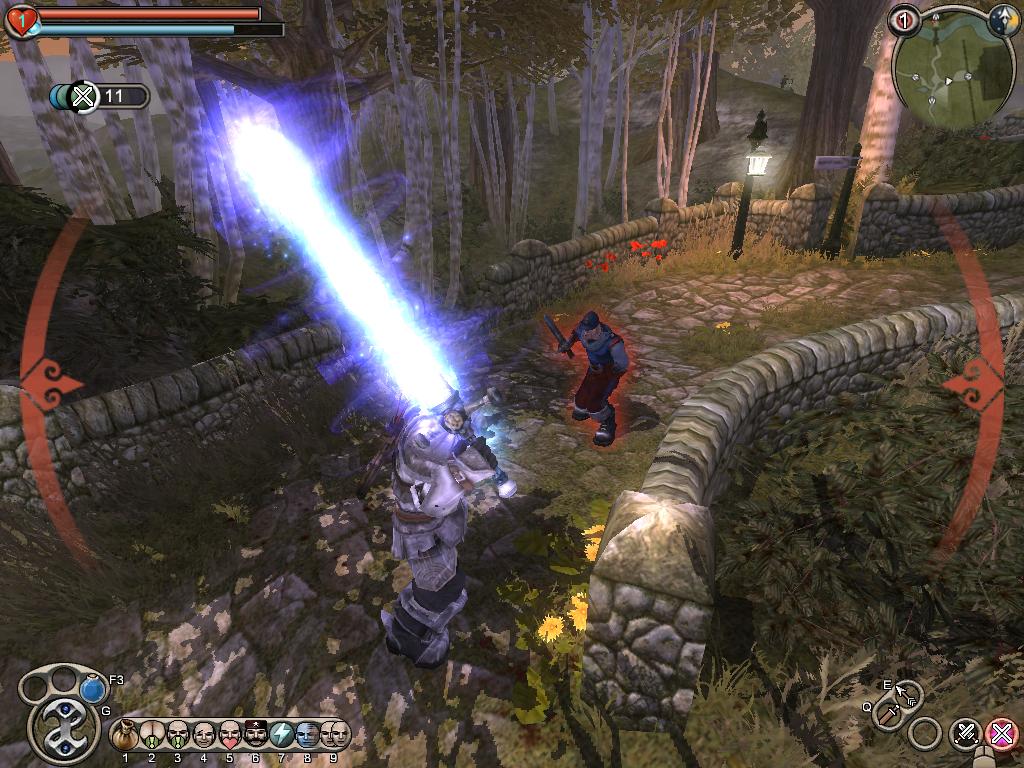The height and width of the screenshot is (768, 1024).
Task: Equip the melee sword icon
Action: [x=888, y=714]
